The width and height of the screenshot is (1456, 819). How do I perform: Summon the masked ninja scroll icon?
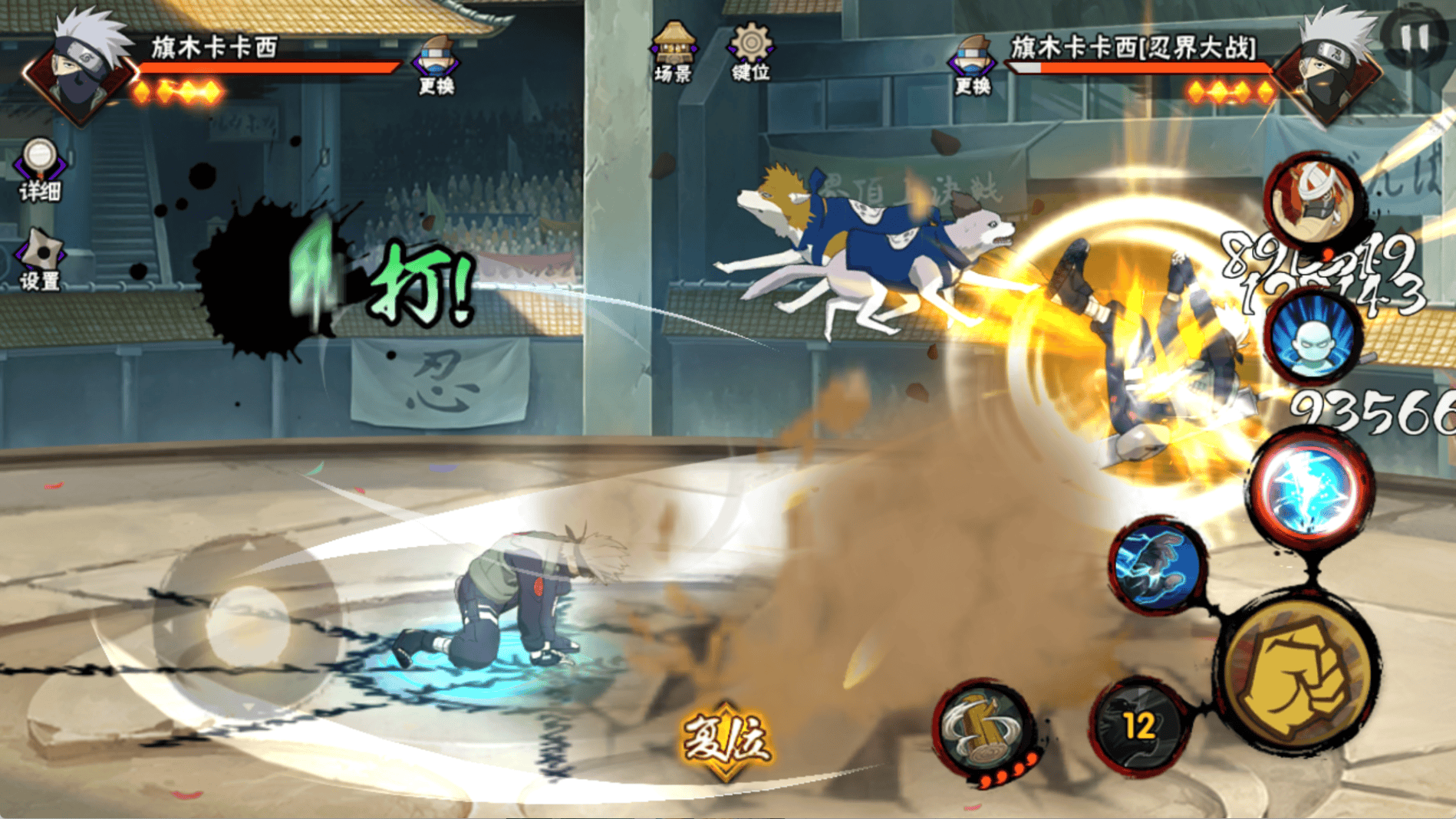tap(1313, 199)
